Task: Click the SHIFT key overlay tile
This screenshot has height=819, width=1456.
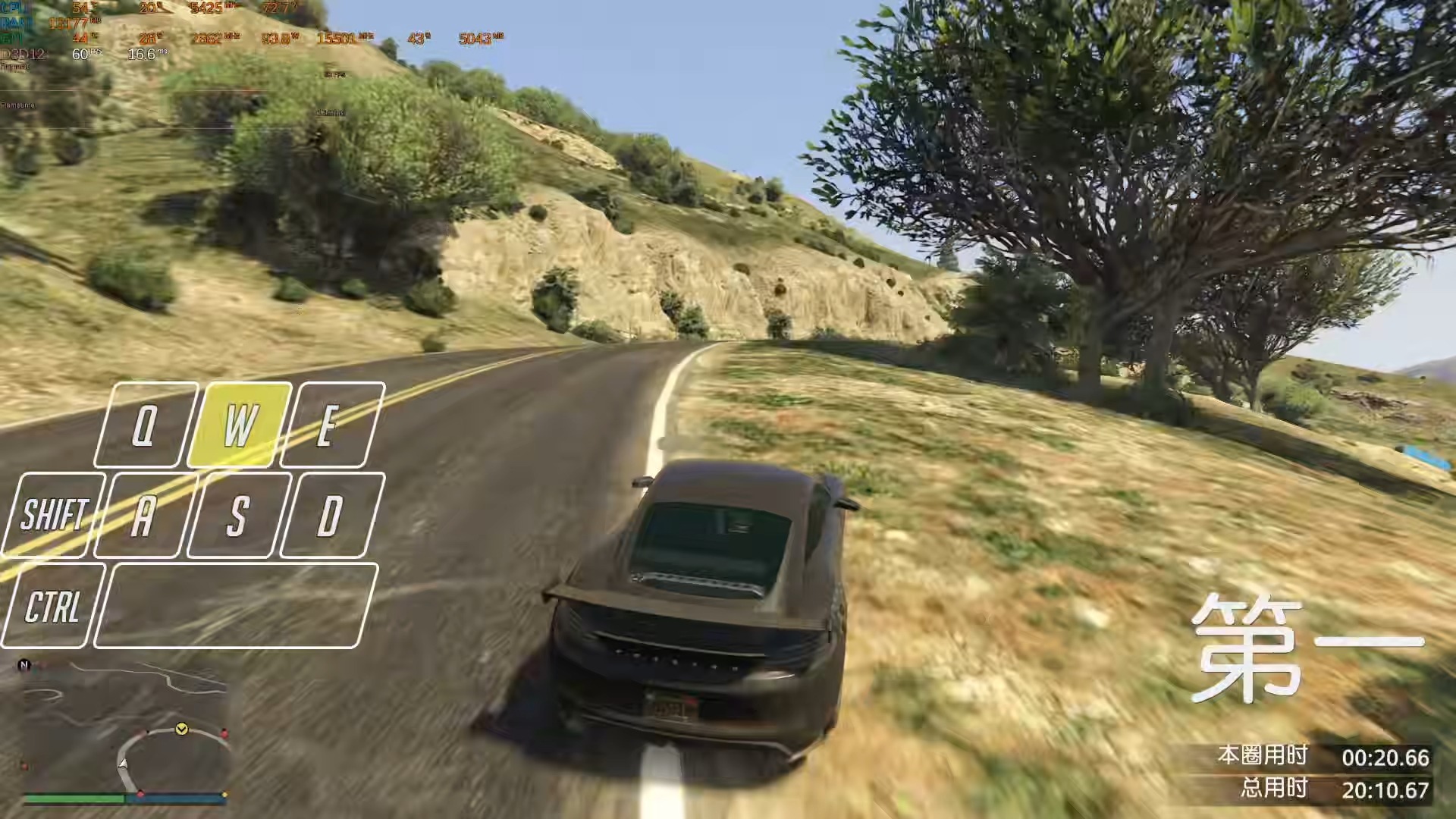Action: (x=53, y=515)
